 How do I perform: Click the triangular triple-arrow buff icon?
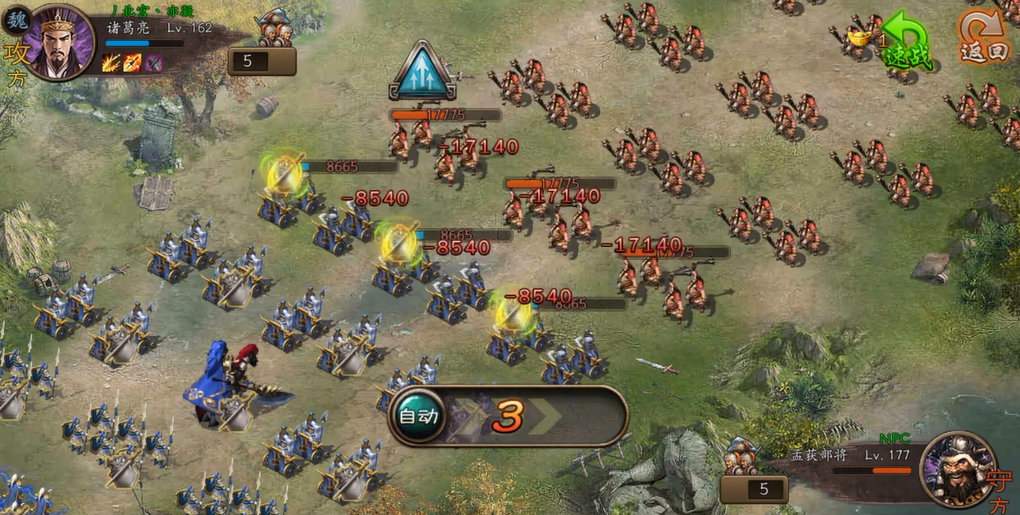click(422, 70)
